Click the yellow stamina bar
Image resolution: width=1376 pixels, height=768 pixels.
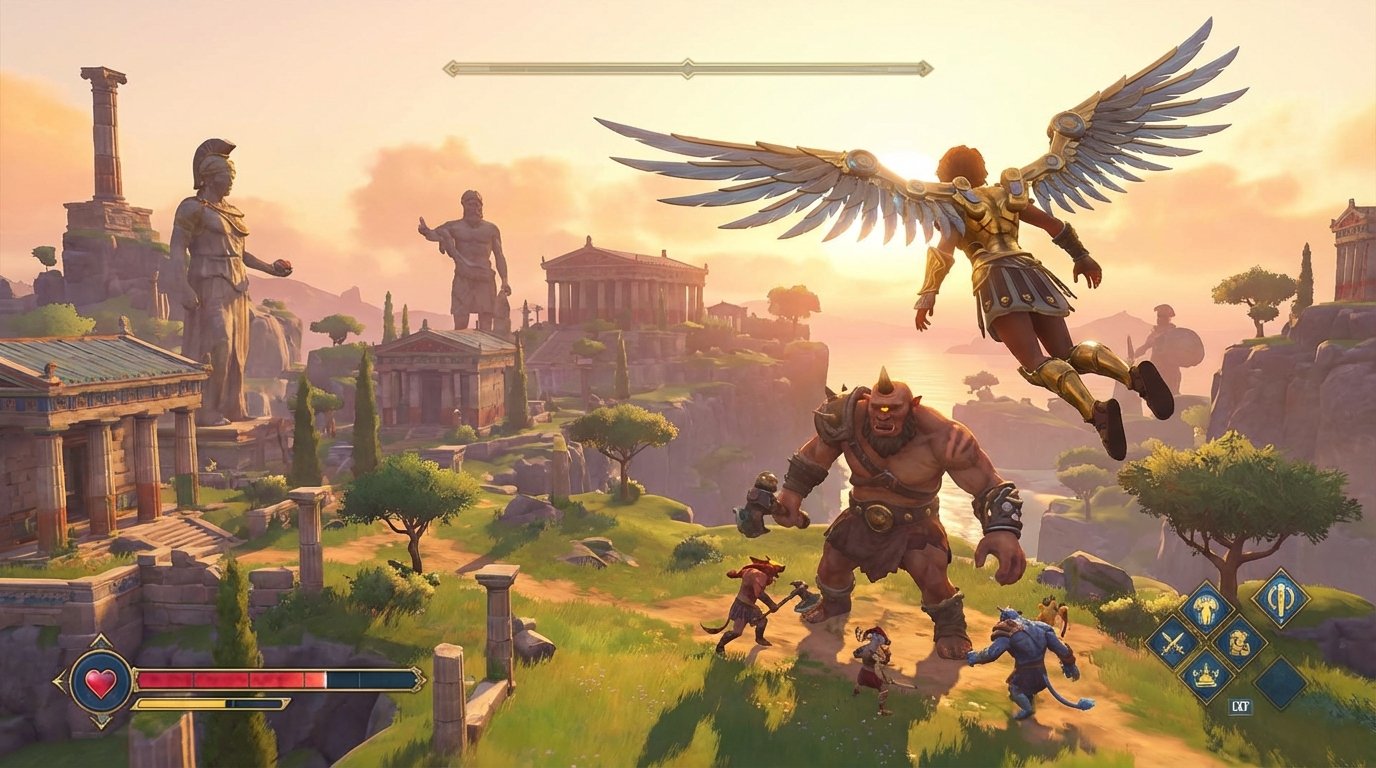181,703
